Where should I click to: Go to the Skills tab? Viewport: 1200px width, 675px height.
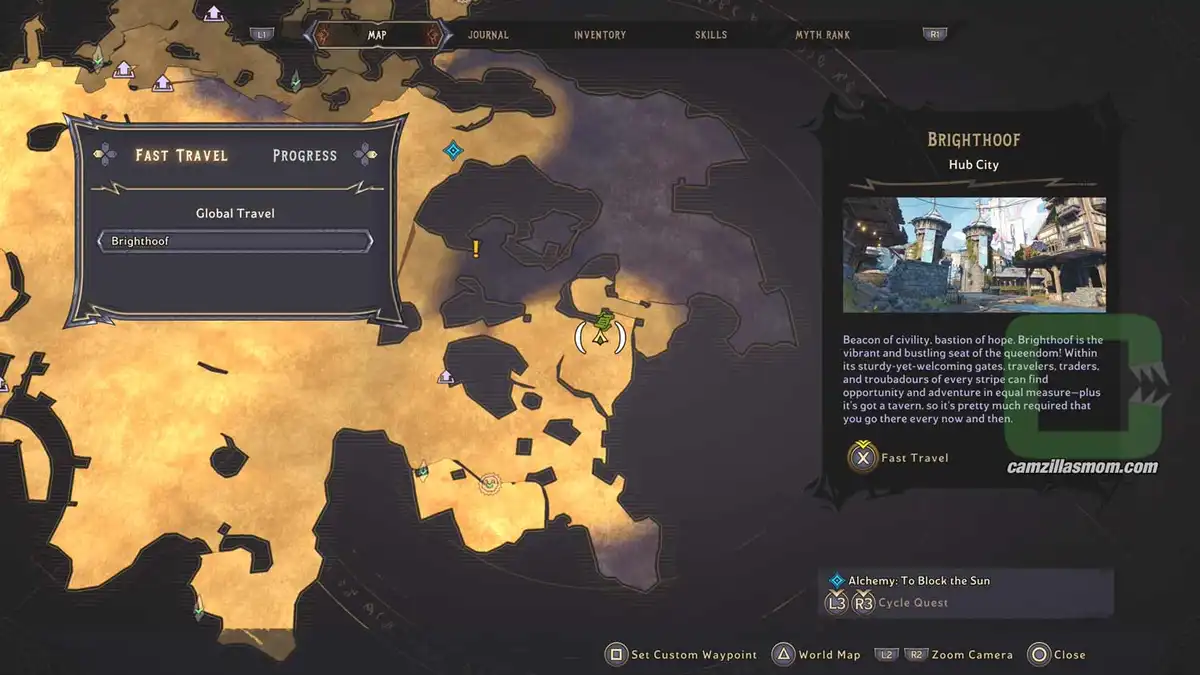point(712,35)
